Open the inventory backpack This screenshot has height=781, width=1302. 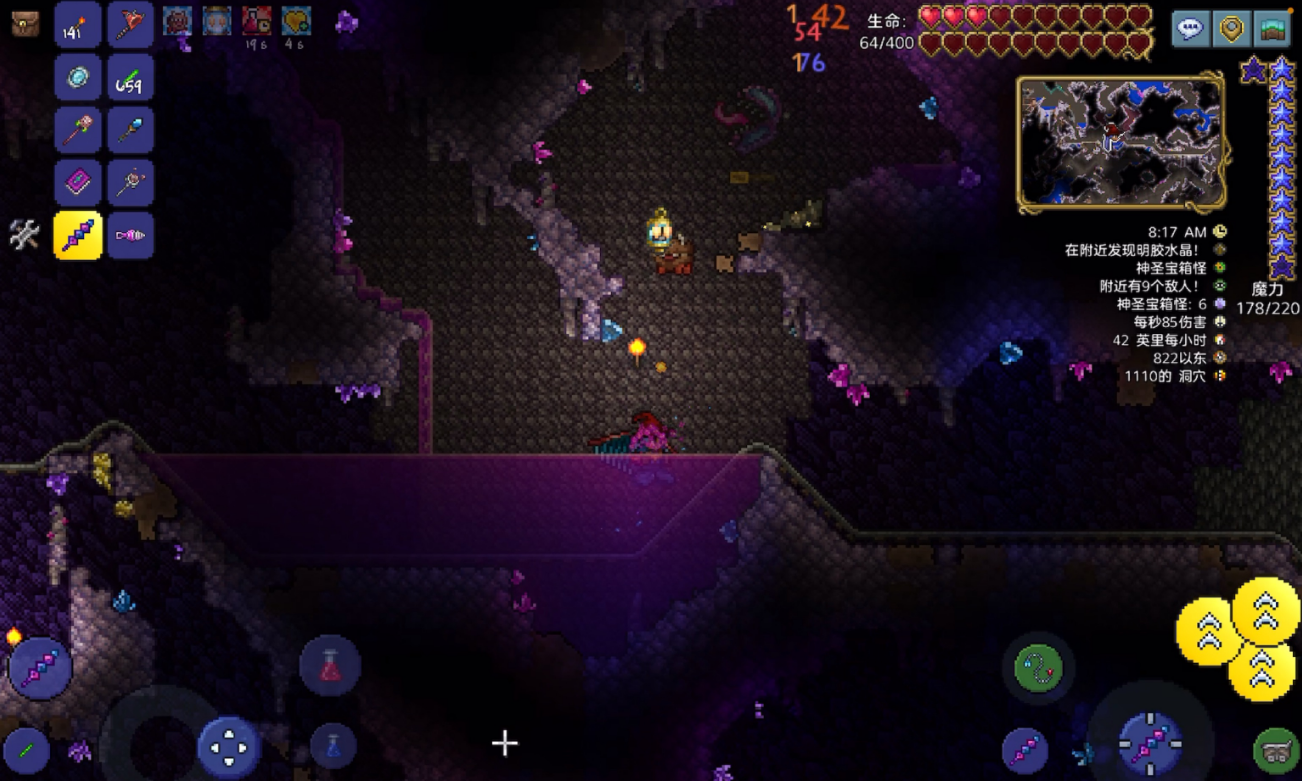(x=25, y=24)
